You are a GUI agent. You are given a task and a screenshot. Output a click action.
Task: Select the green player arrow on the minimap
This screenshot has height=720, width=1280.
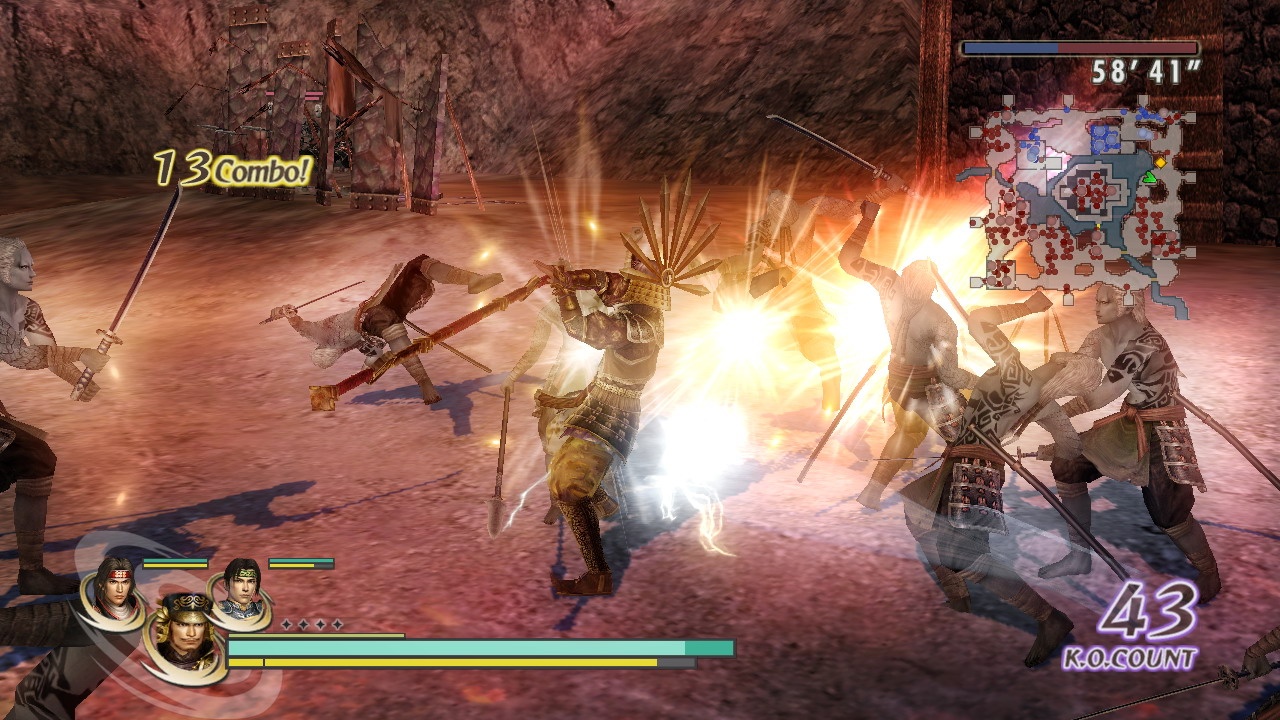(x=1151, y=177)
